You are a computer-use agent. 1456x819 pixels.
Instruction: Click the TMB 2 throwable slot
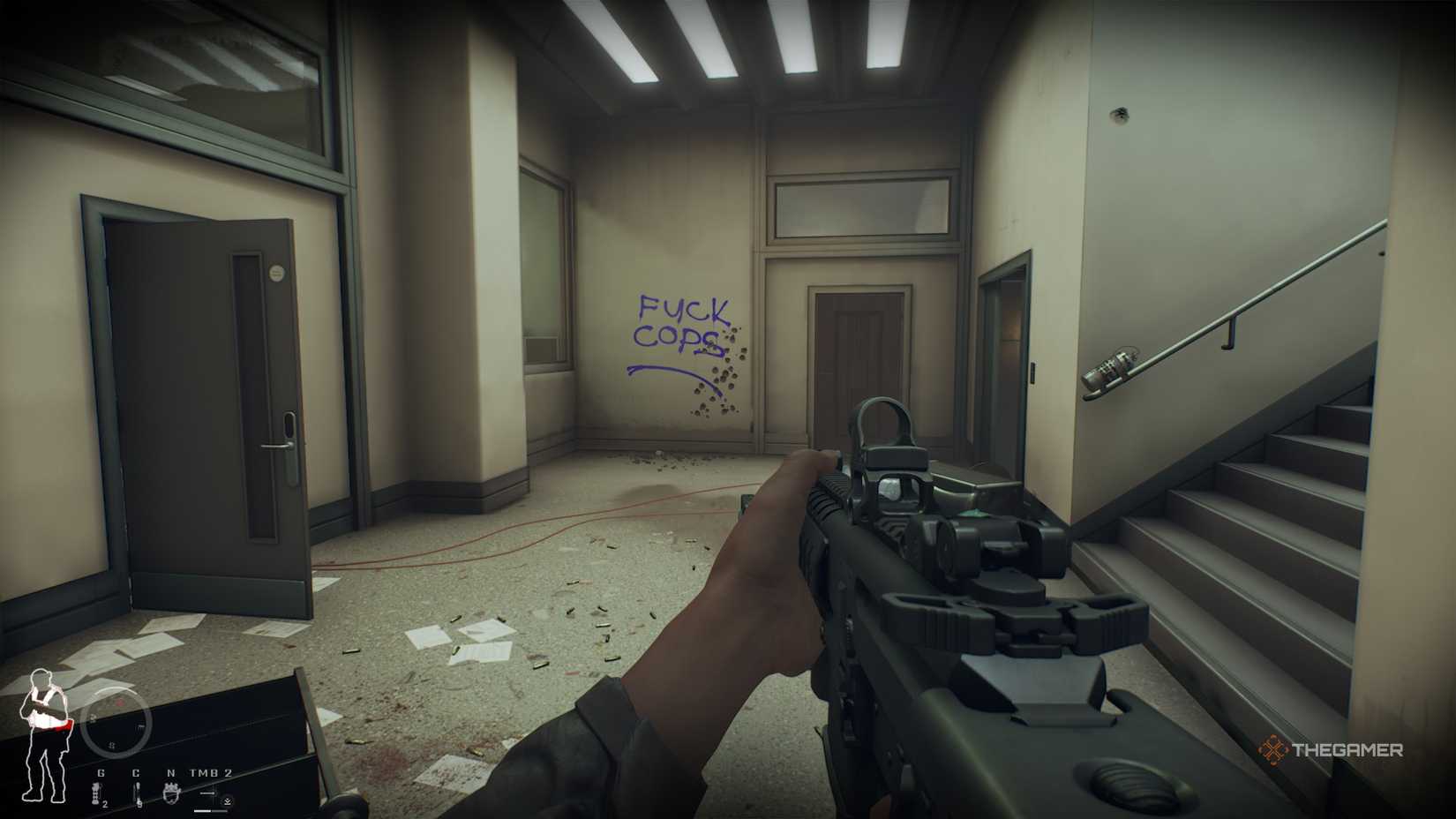coord(210,772)
